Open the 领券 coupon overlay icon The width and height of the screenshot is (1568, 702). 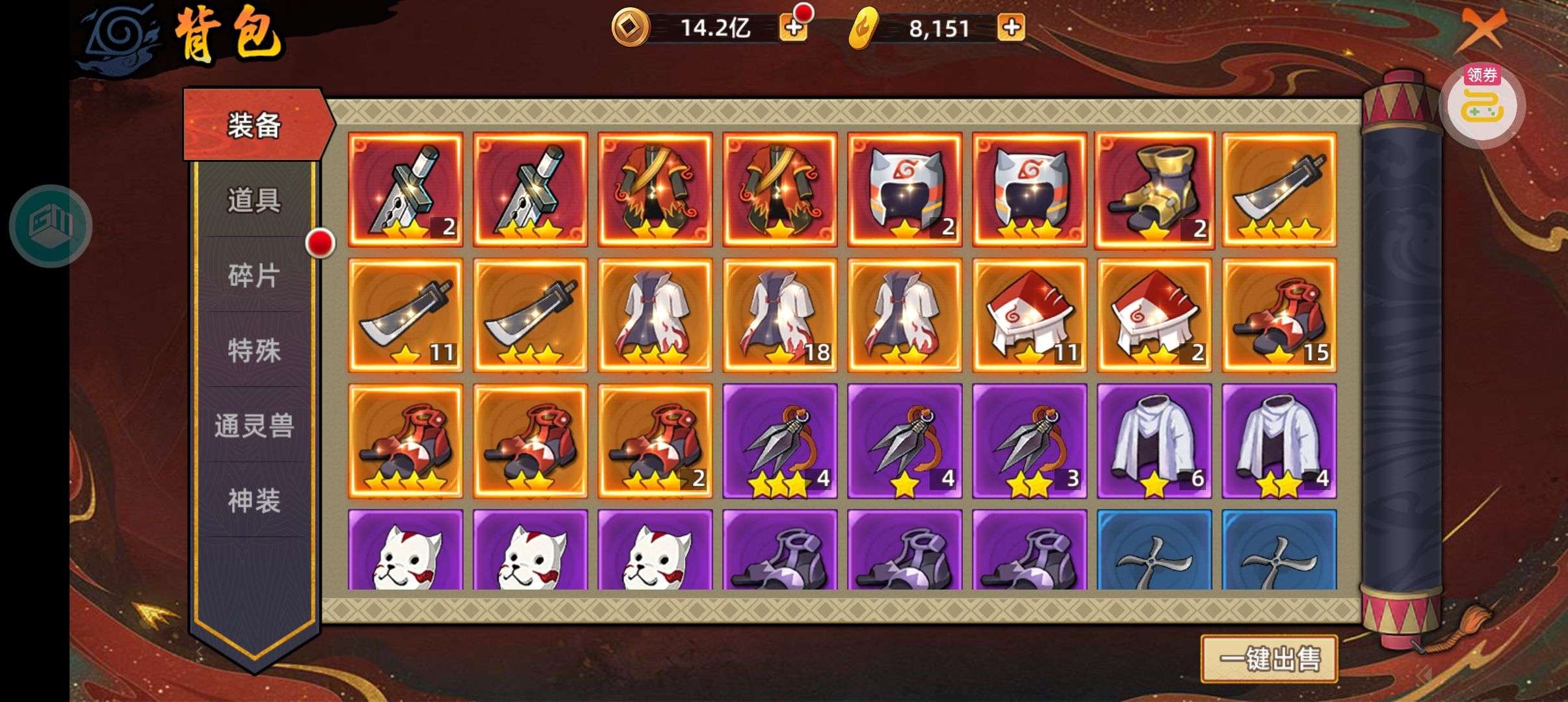(1482, 104)
